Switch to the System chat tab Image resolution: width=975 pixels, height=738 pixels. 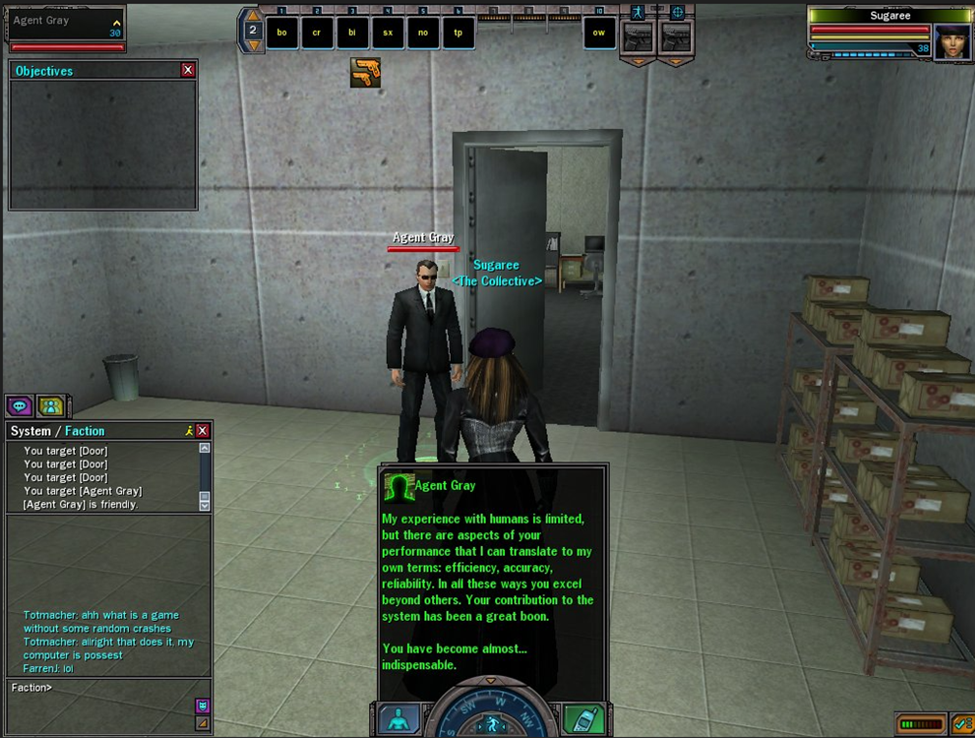coord(30,431)
